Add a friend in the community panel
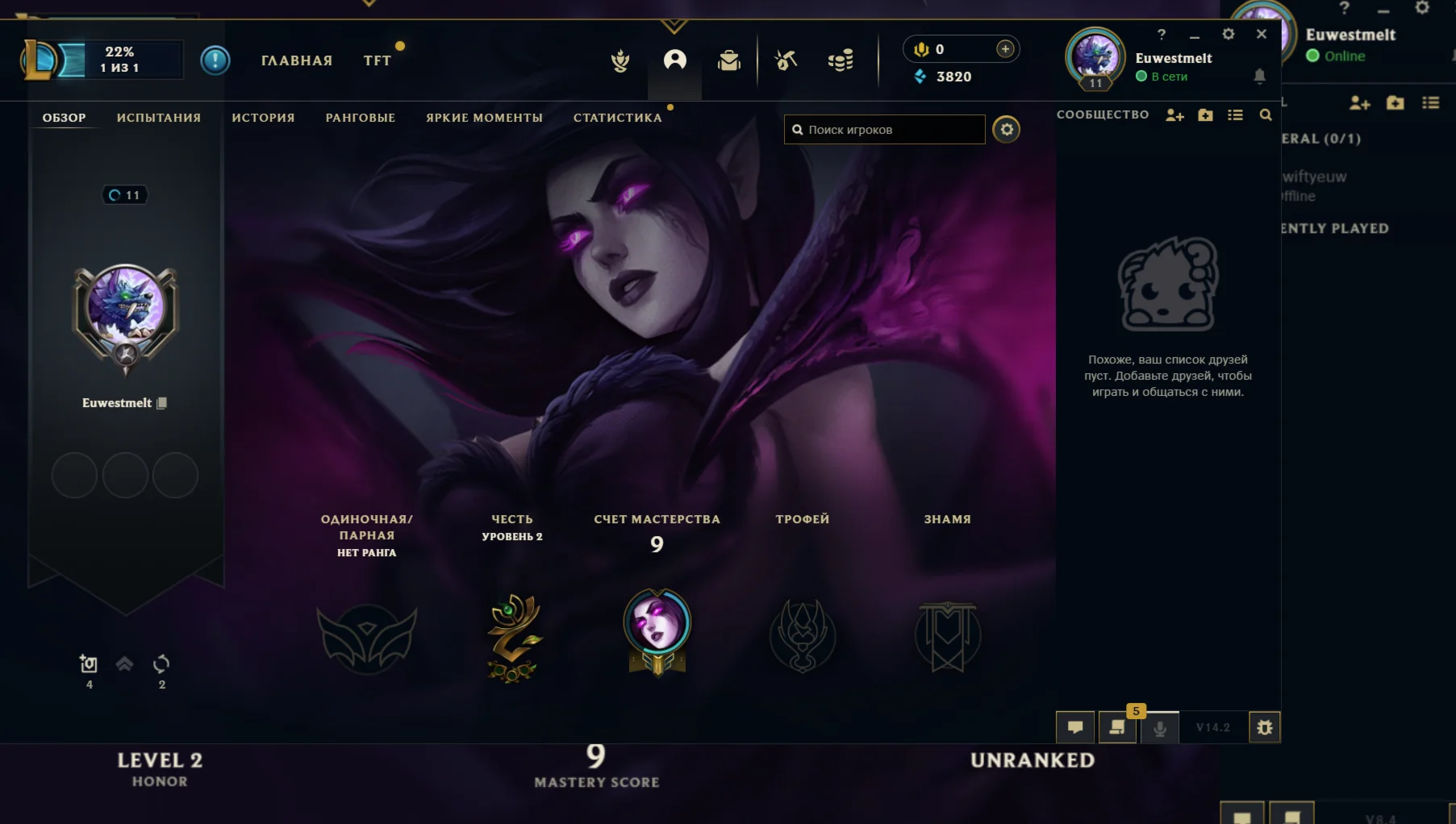This screenshot has height=824, width=1456. tap(1174, 115)
